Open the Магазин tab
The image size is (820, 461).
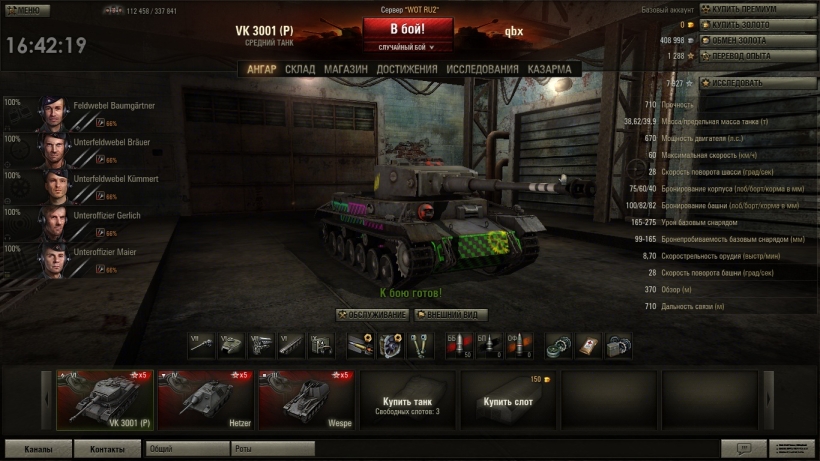pos(346,69)
